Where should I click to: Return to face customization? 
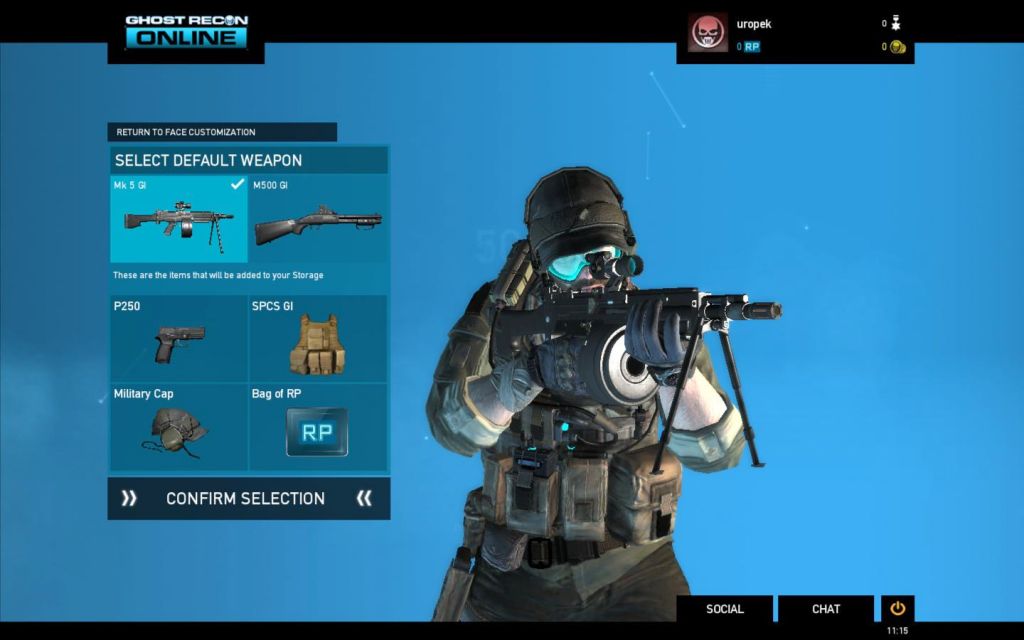click(x=222, y=132)
